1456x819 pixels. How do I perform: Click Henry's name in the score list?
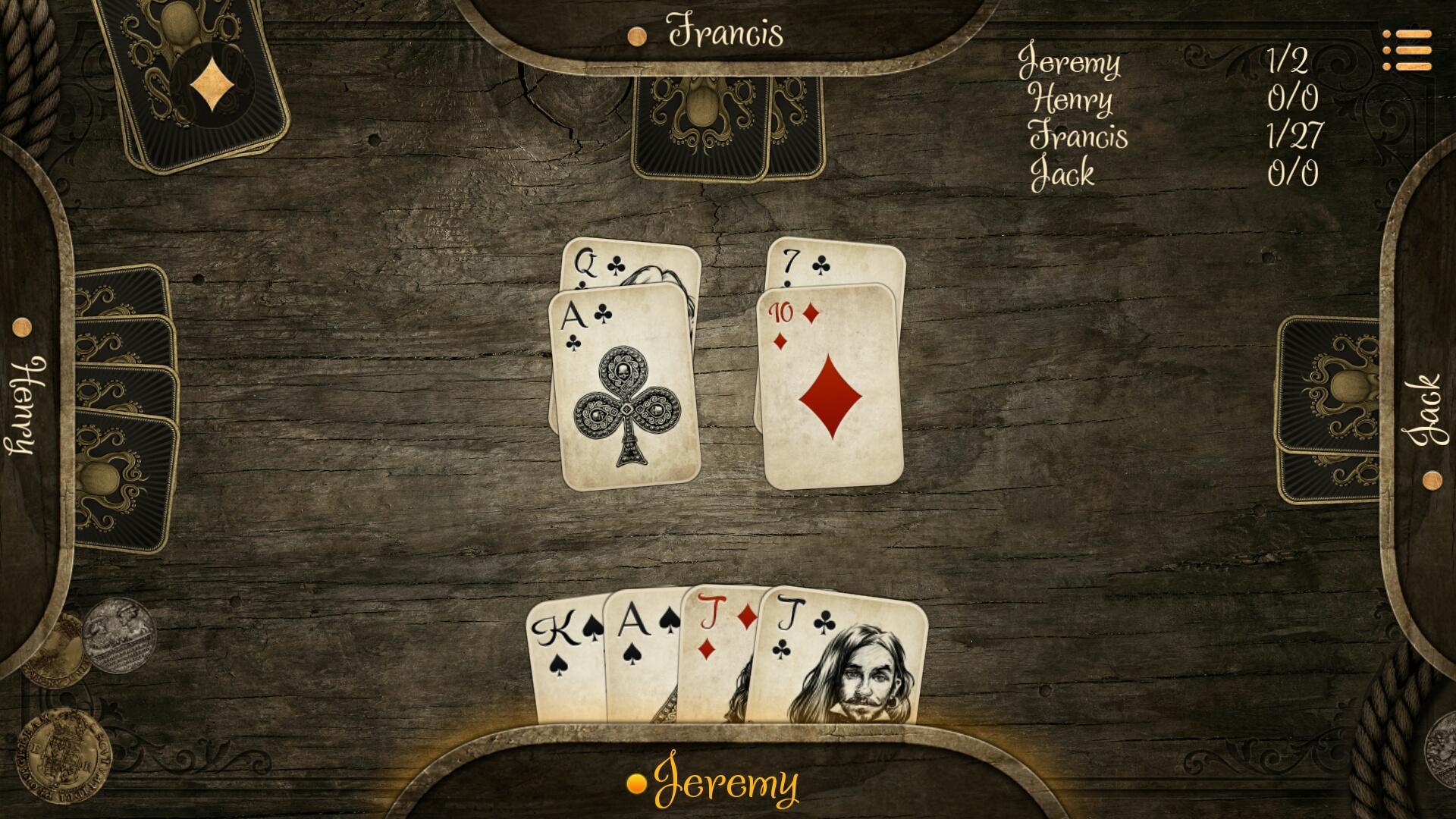pos(1072,100)
